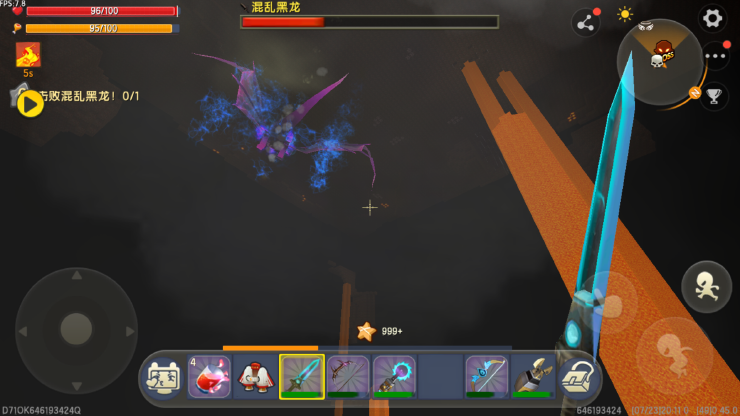The height and width of the screenshot is (416, 740).
Task: Open the creature face menu beside hotbar
Action: (x=162, y=377)
